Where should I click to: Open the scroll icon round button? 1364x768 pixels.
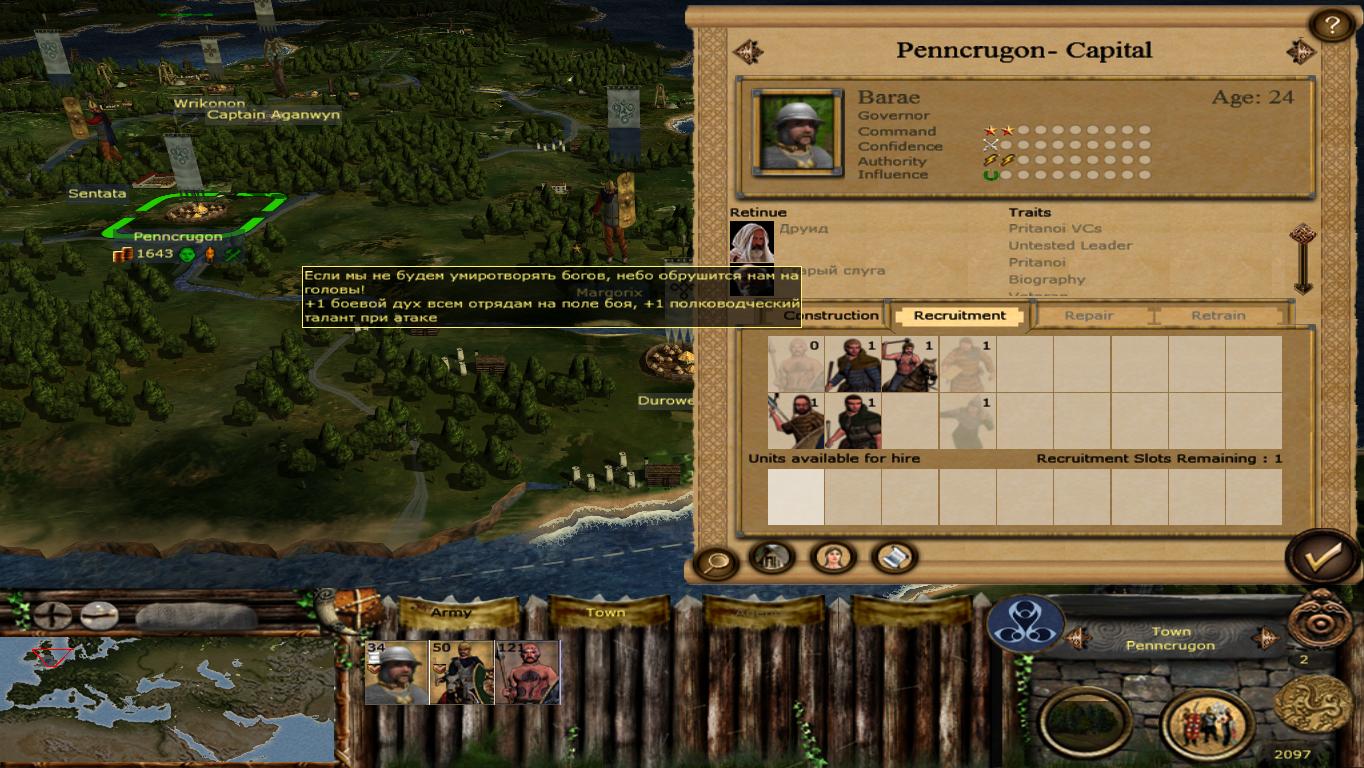893,557
